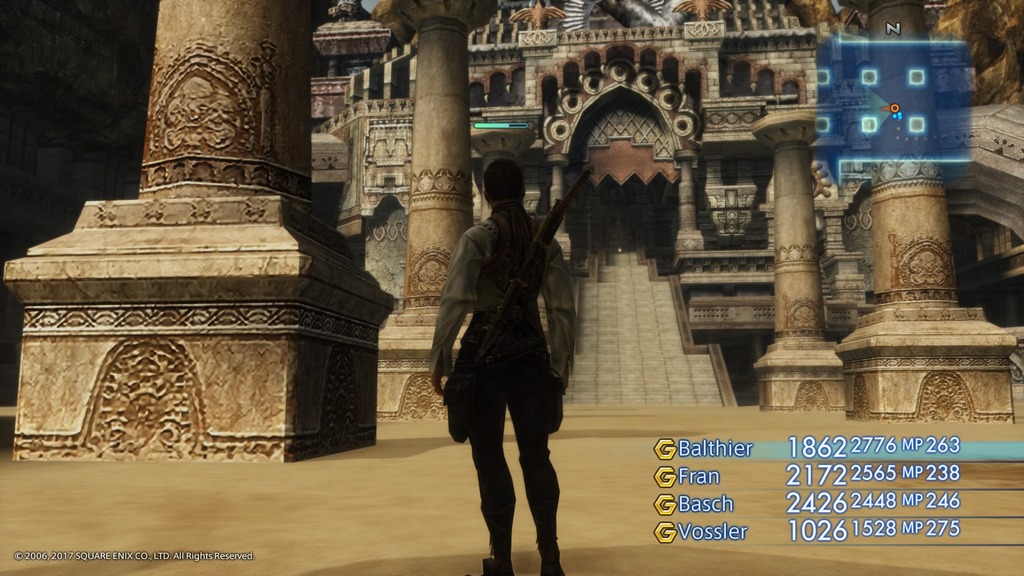Select Basch from the party list
The width and height of the screenshot is (1024, 576).
[x=705, y=504]
